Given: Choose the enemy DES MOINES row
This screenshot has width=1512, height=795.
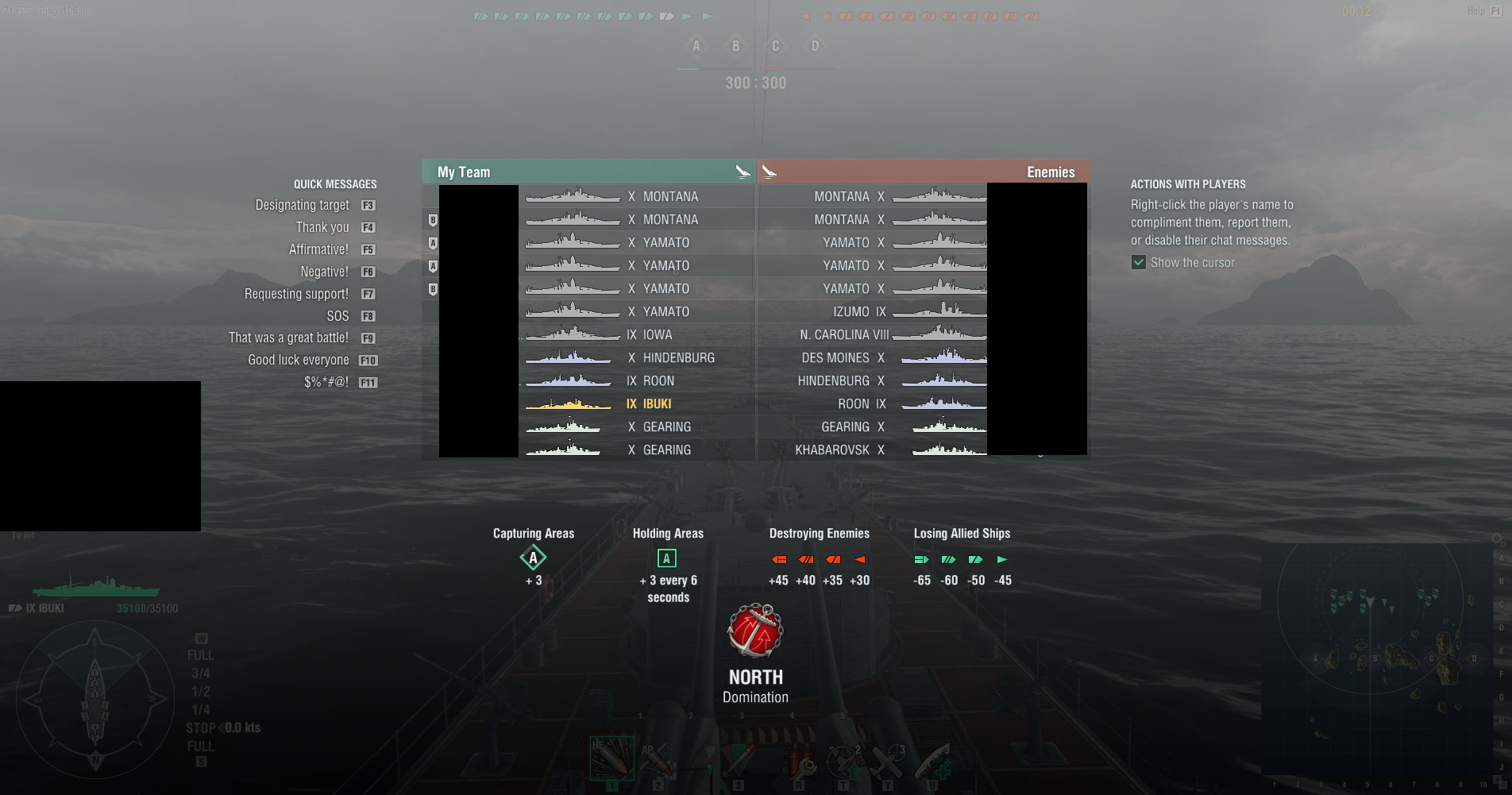Looking at the screenshot, I should (874, 358).
